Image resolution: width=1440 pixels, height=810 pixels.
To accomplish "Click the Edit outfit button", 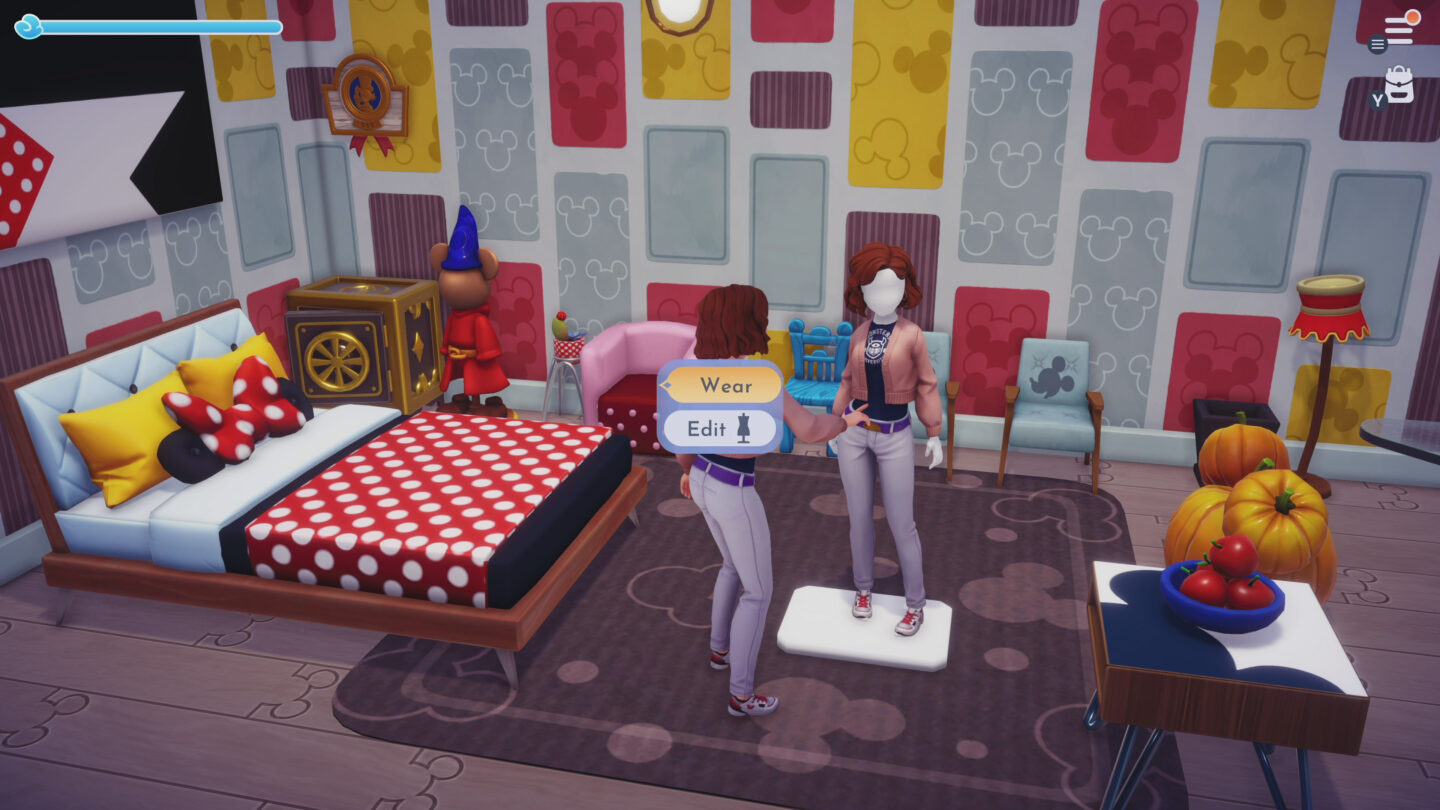I will (x=712, y=428).
